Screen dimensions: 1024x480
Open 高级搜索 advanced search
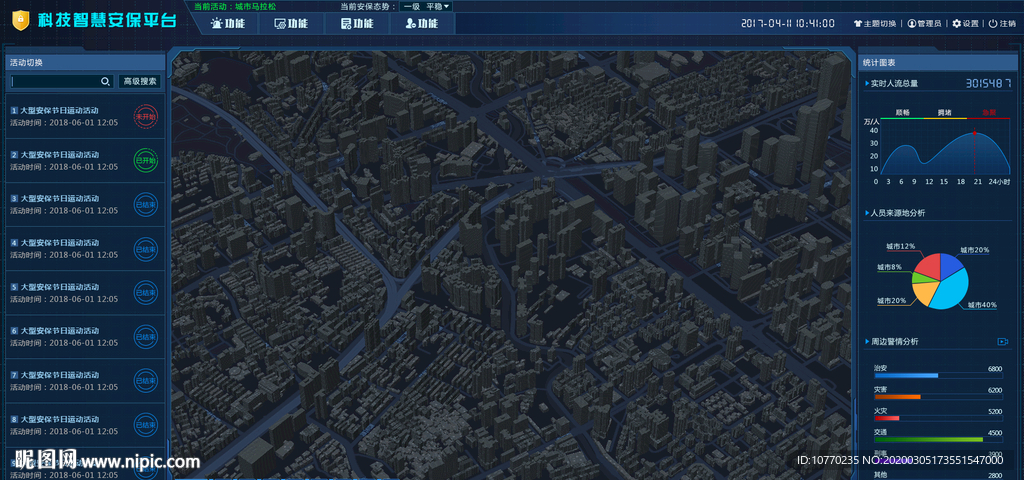coord(139,81)
